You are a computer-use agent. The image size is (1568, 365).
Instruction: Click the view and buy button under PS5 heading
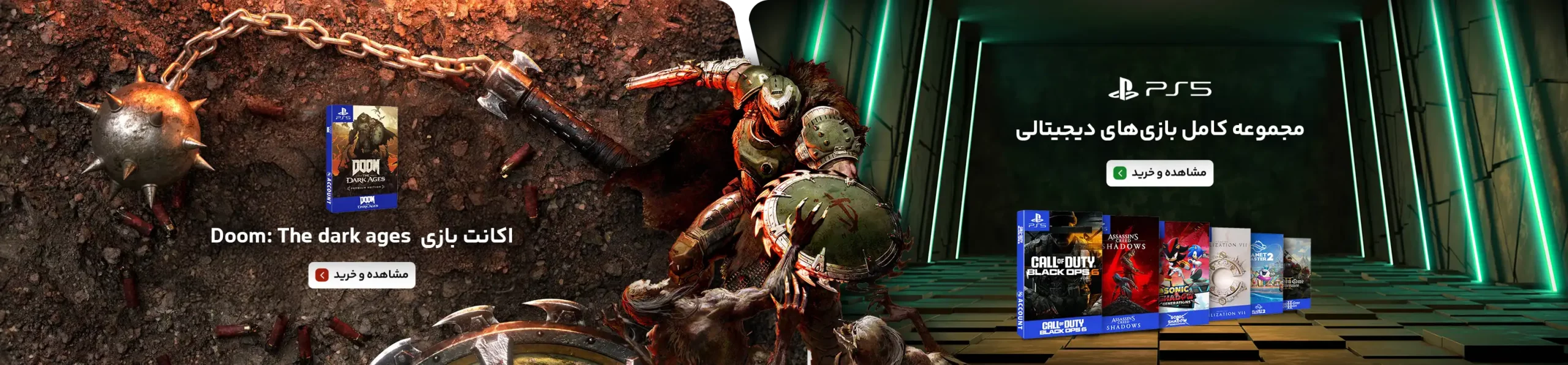(x=1159, y=173)
